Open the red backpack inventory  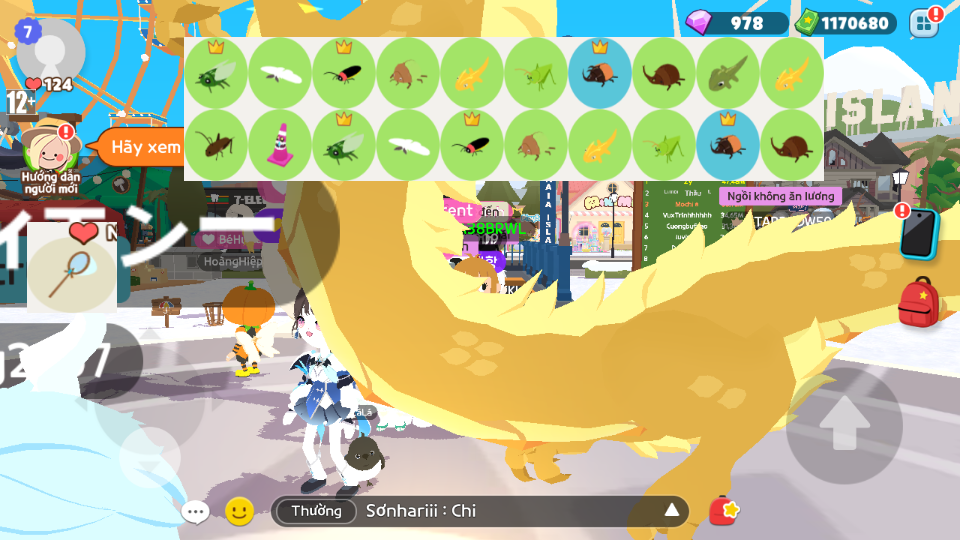[918, 303]
